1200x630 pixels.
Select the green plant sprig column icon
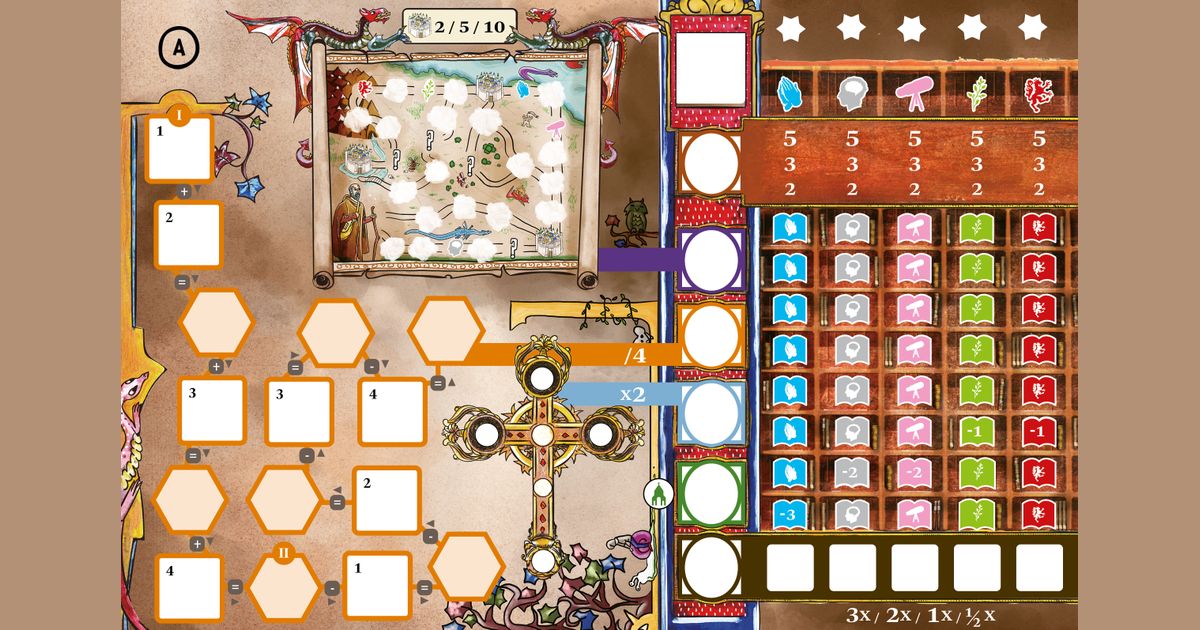pos(976,94)
